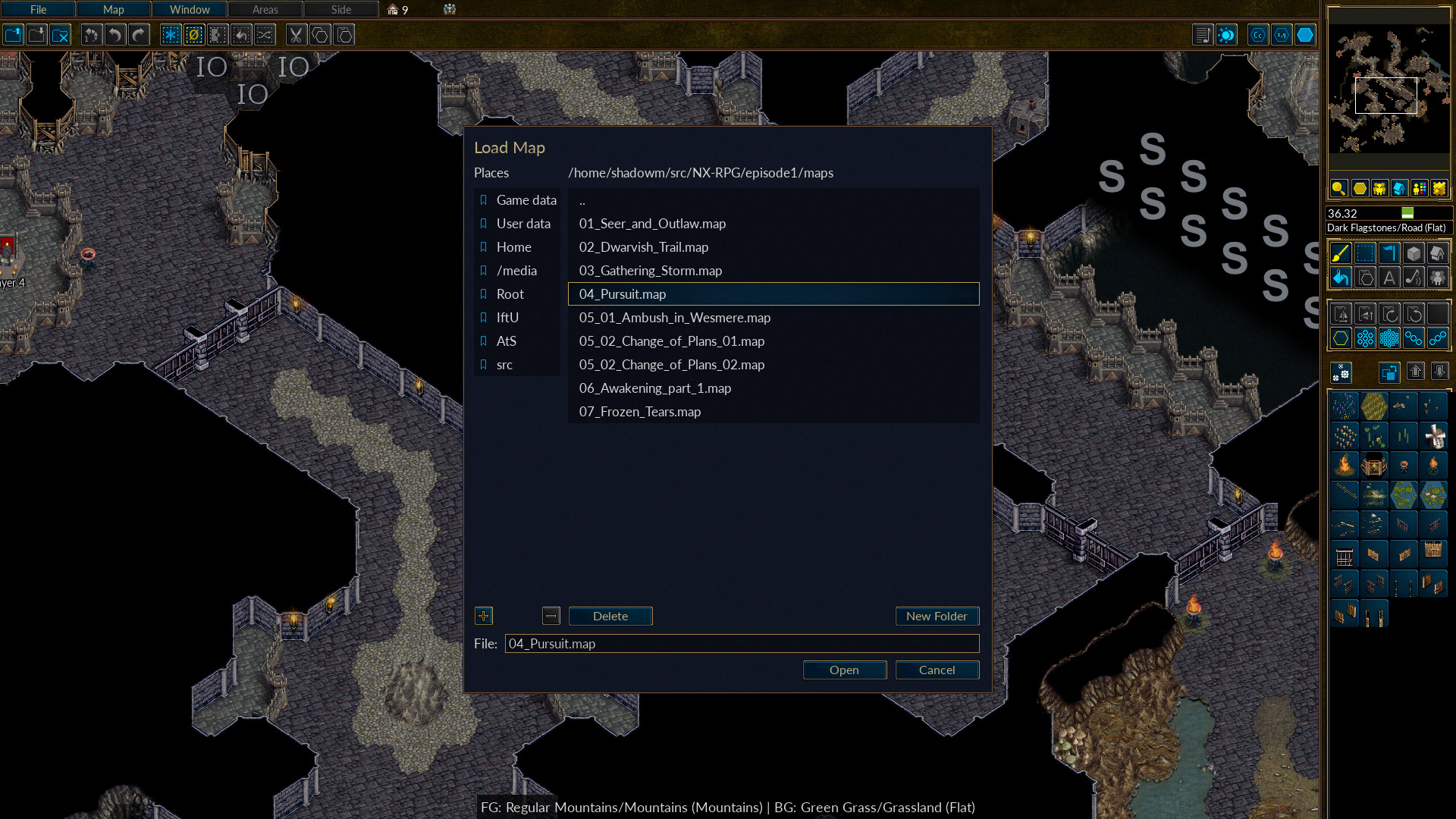The height and width of the screenshot is (819, 1456).
Task: Open the File menu
Action: [38, 10]
